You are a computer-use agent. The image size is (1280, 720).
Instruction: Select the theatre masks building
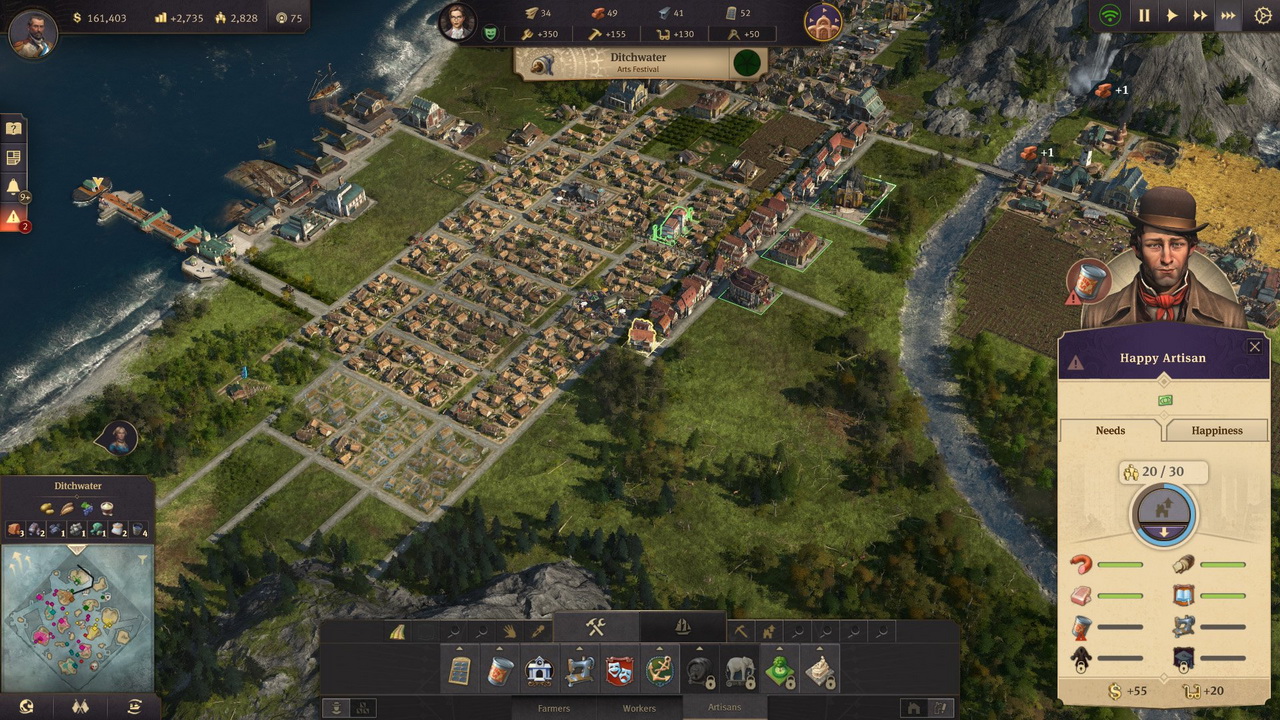coord(620,671)
